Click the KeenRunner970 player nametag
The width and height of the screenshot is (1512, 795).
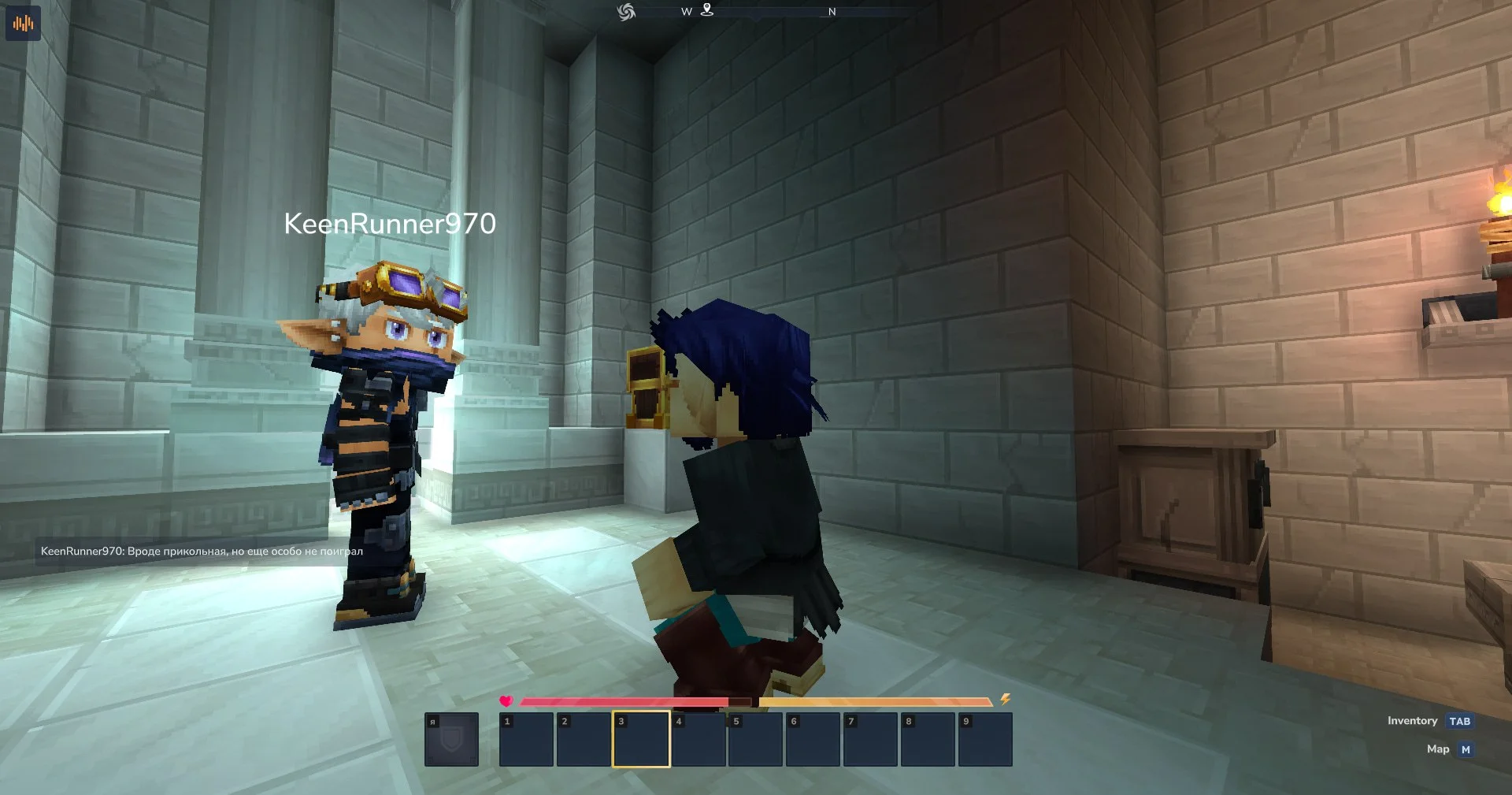point(391,225)
